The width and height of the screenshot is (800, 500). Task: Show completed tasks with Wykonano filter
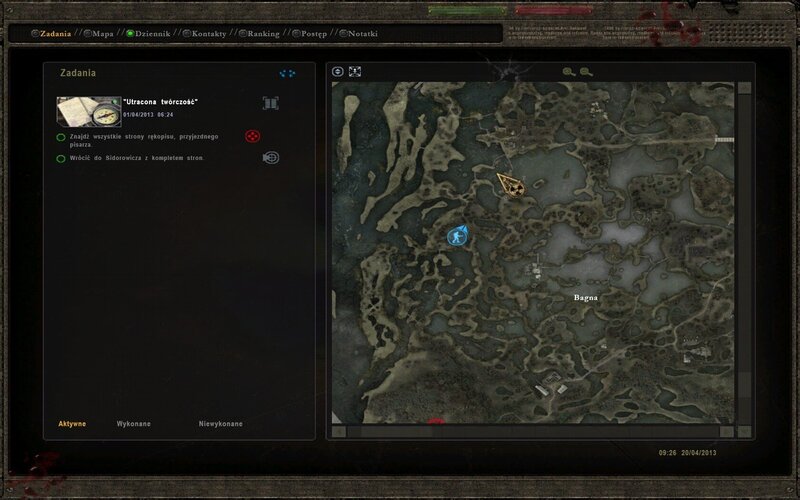[x=134, y=424]
